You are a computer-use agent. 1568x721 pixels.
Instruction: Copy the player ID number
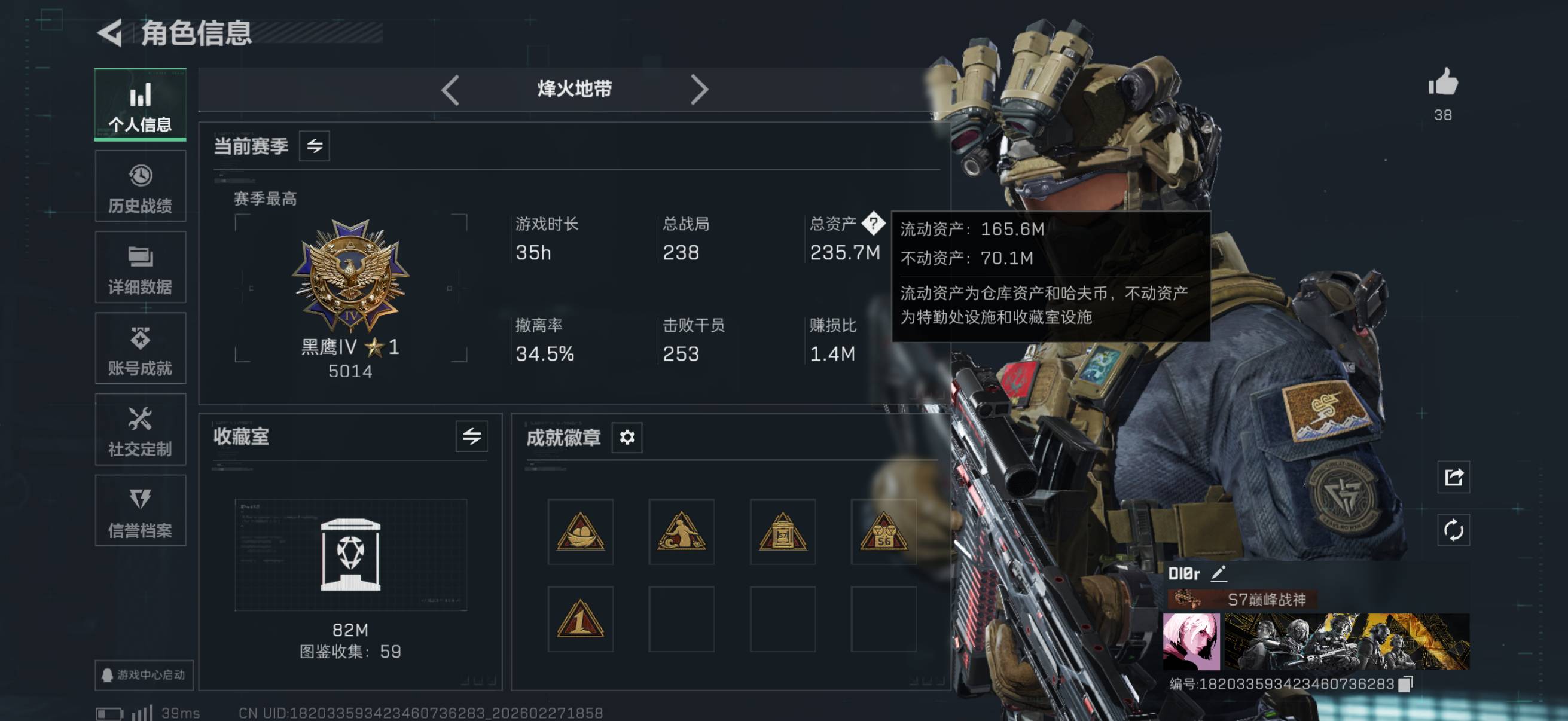pyautogui.click(x=1405, y=684)
